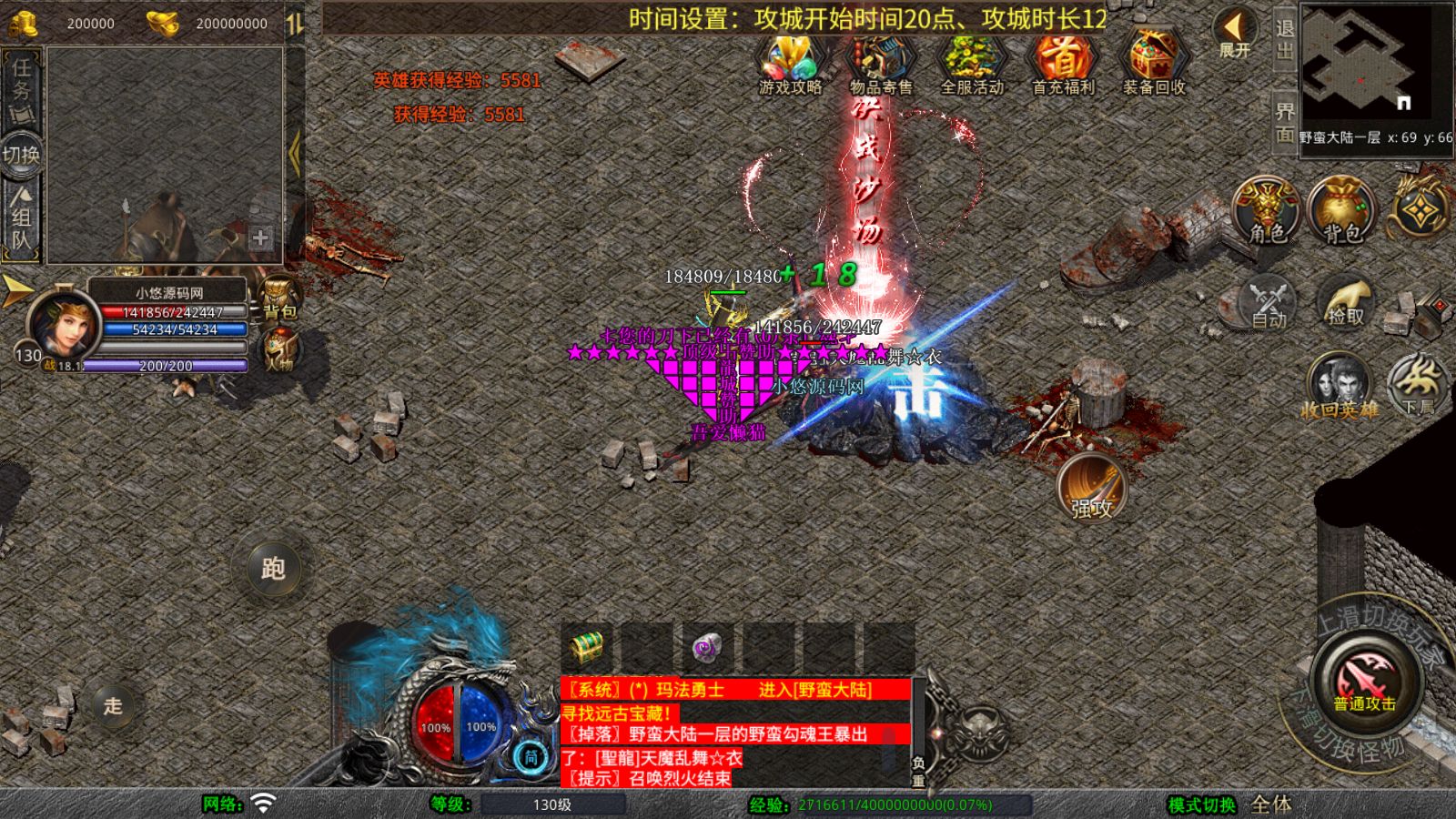The width and height of the screenshot is (1456, 819).
Task: Toggle 自动 auto-combat crossed swords
Action: (x=1269, y=302)
